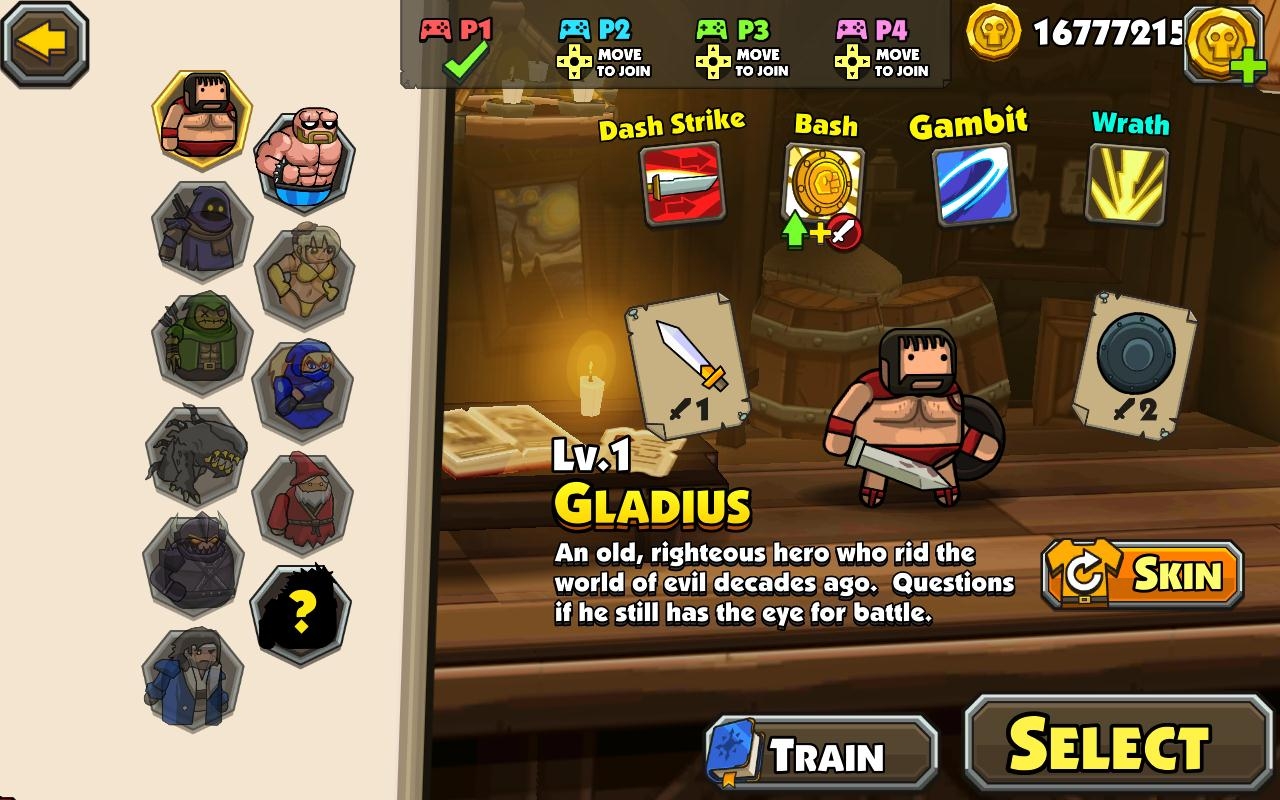Pick the green hooded scarecrow portrait
This screenshot has height=800, width=1280.
[201, 340]
